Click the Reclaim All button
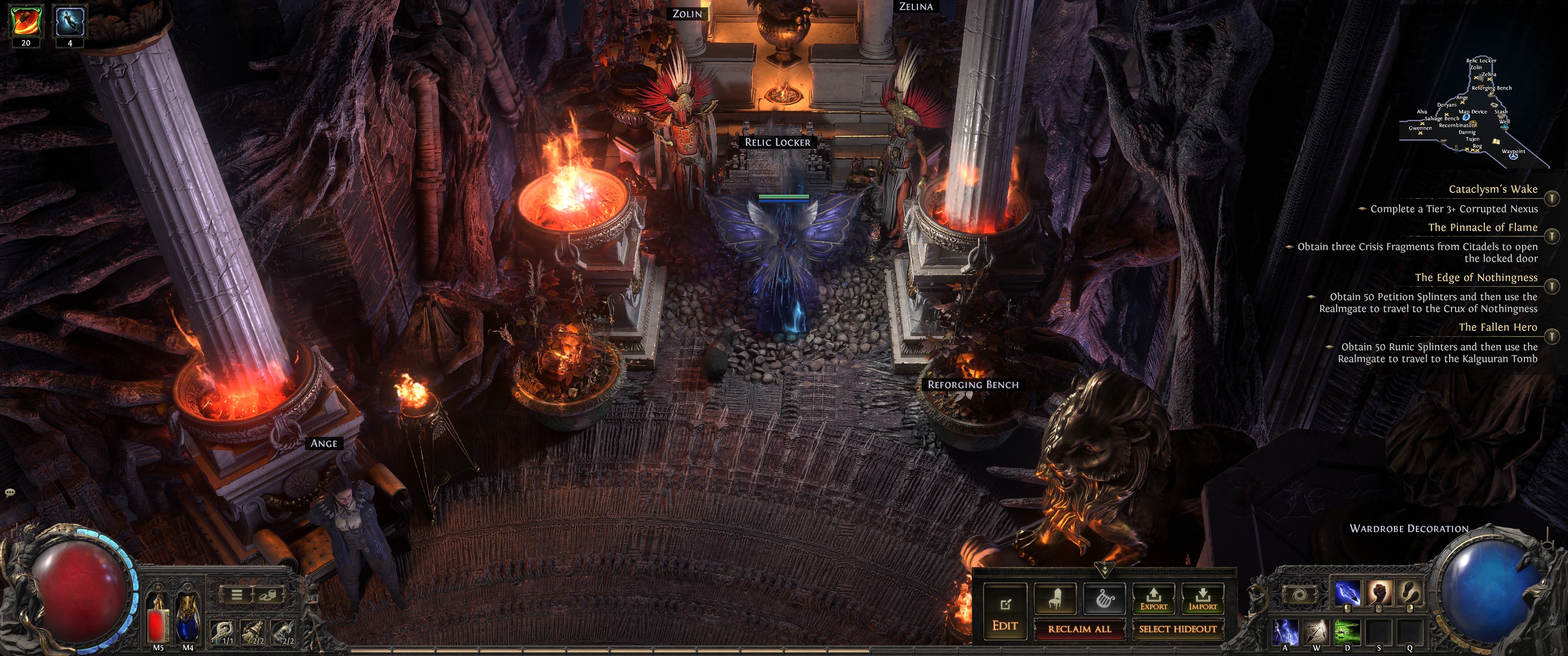Image resolution: width=1568 pixels, height=656 pixels. click(x=1078, y=629)
